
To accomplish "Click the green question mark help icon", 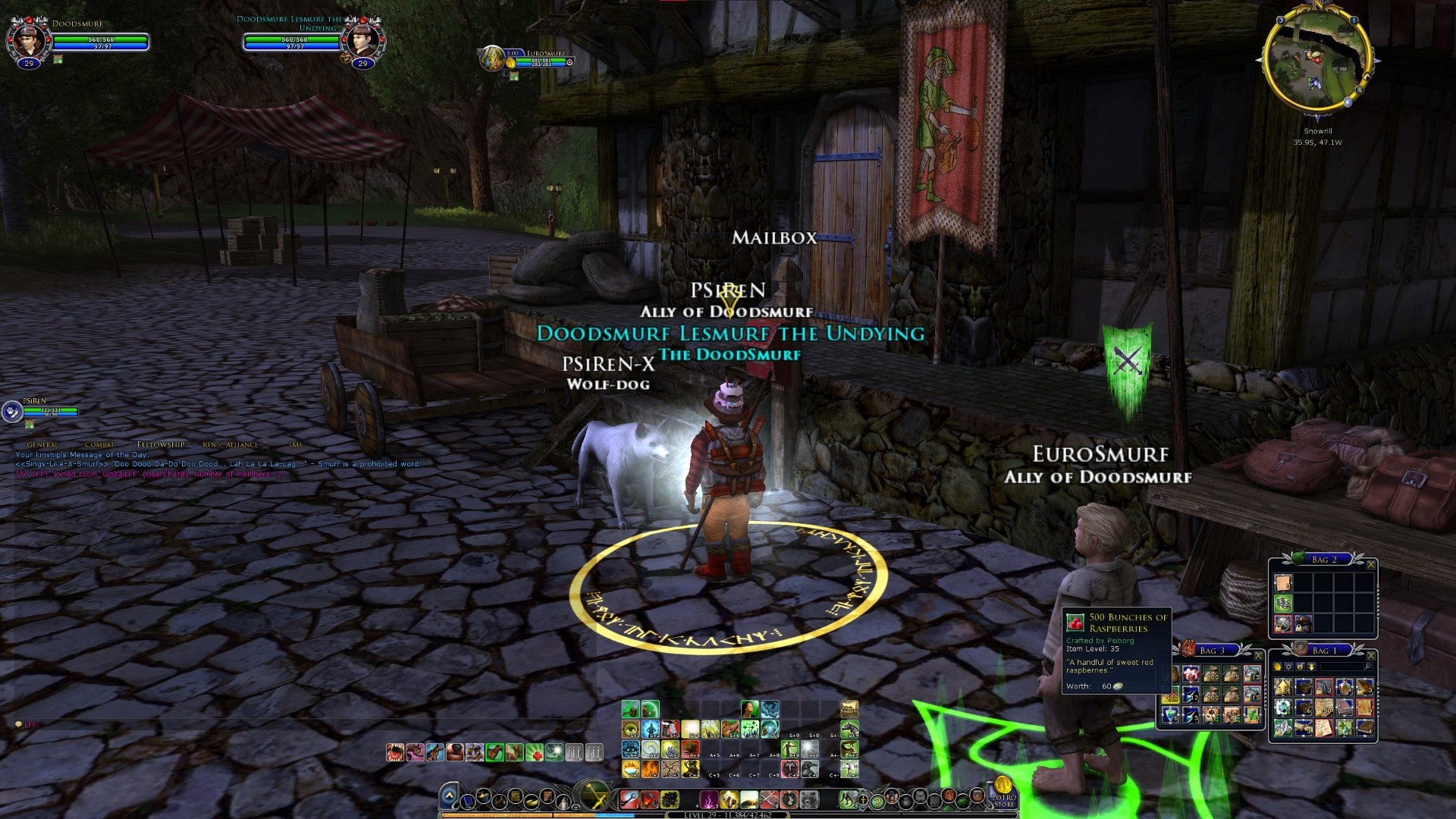I will point(877,801).
